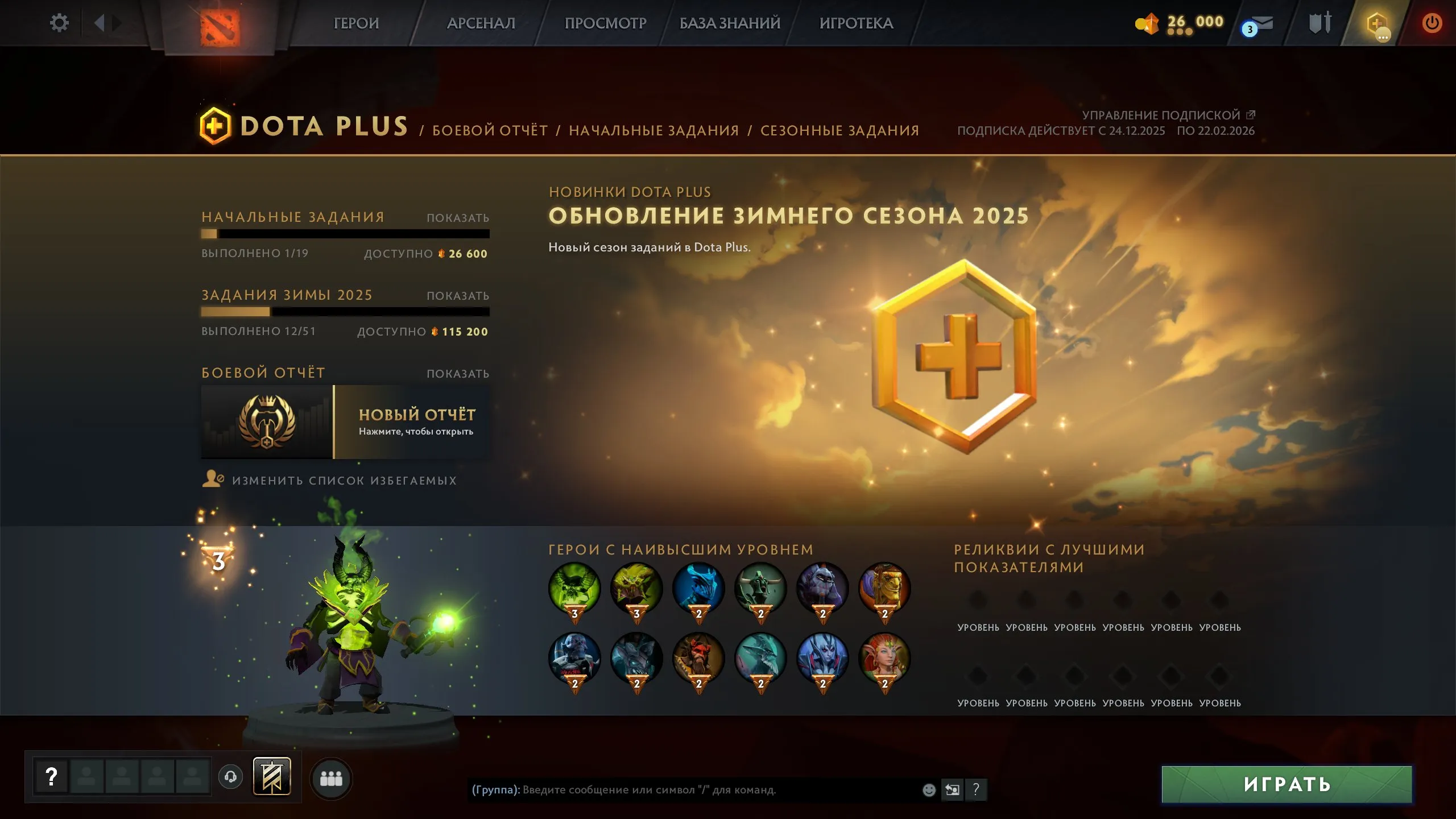
Task: Open the friends list people icon
Action: click(x=332, y=779)
